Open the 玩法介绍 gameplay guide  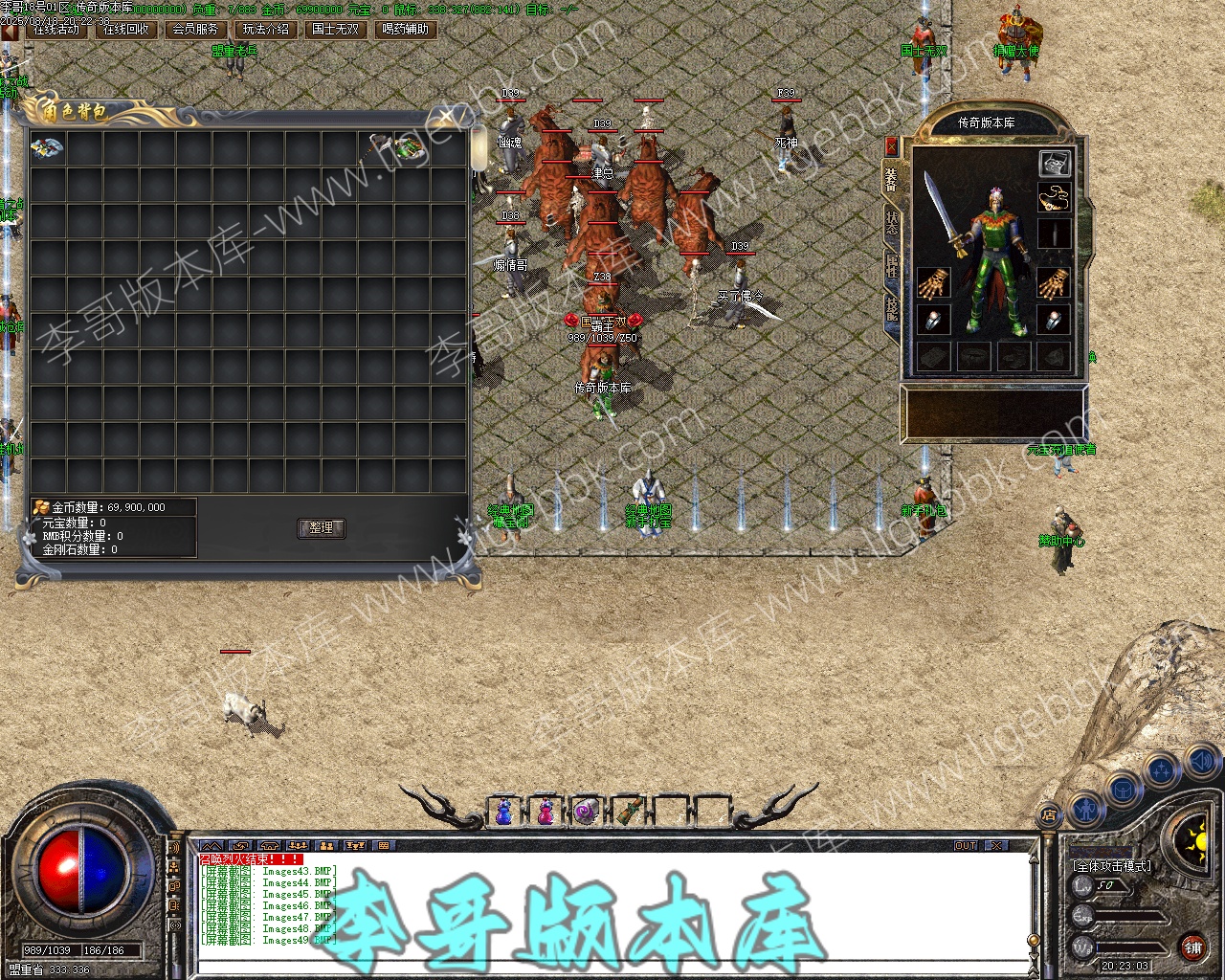tap(266, 30)
